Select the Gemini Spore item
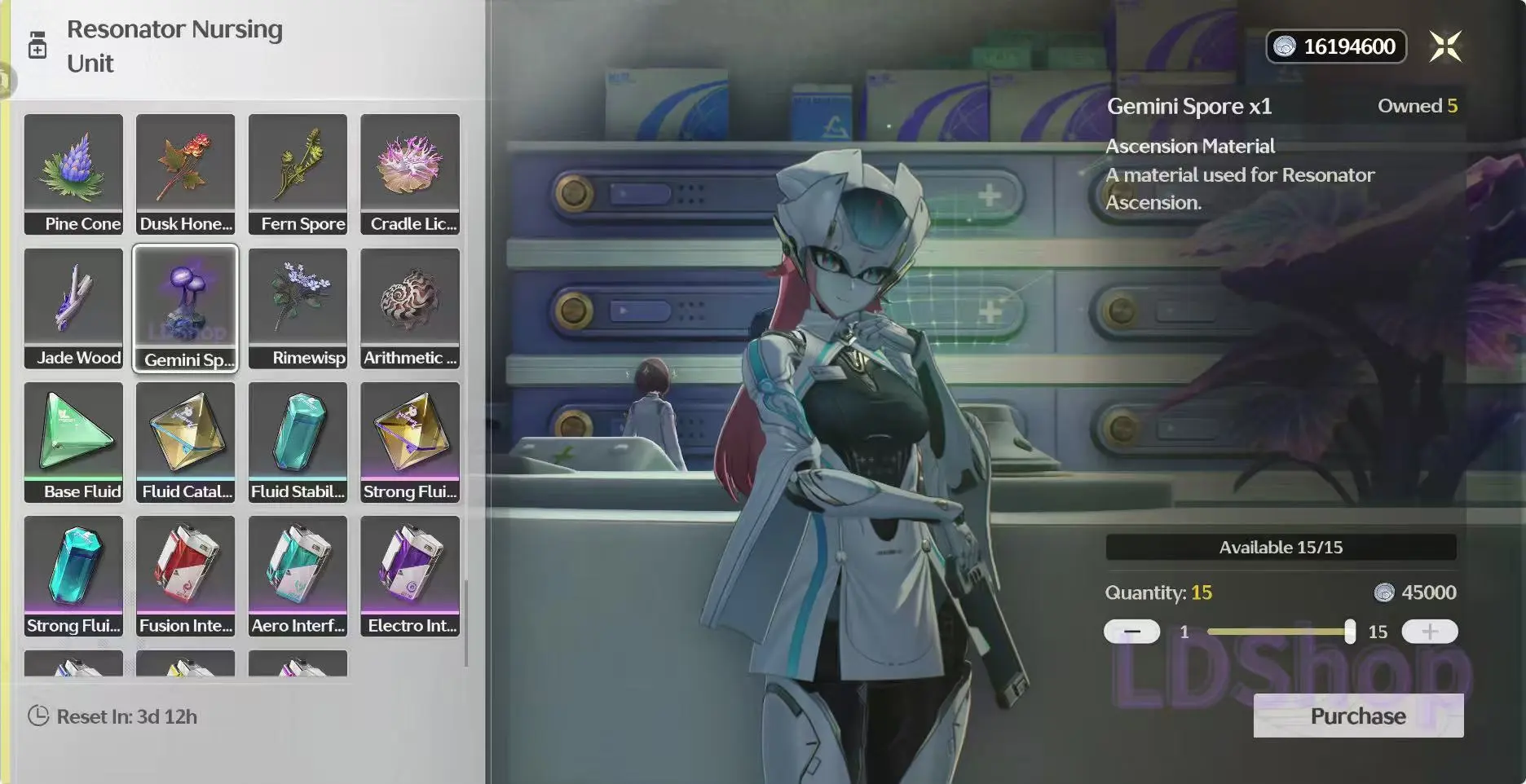 pos(186,307)
